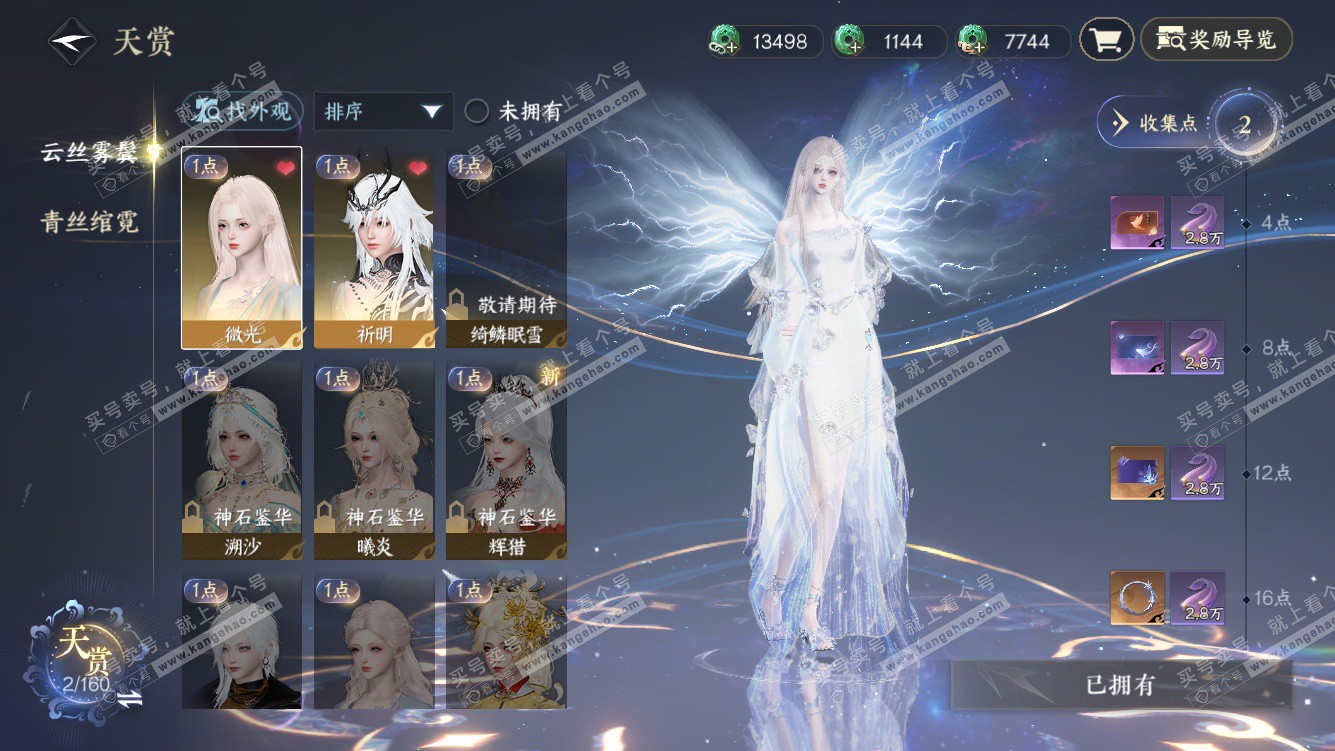
Task: Select the 祈明 hairstyle card
Action: (x=374, y=248)
